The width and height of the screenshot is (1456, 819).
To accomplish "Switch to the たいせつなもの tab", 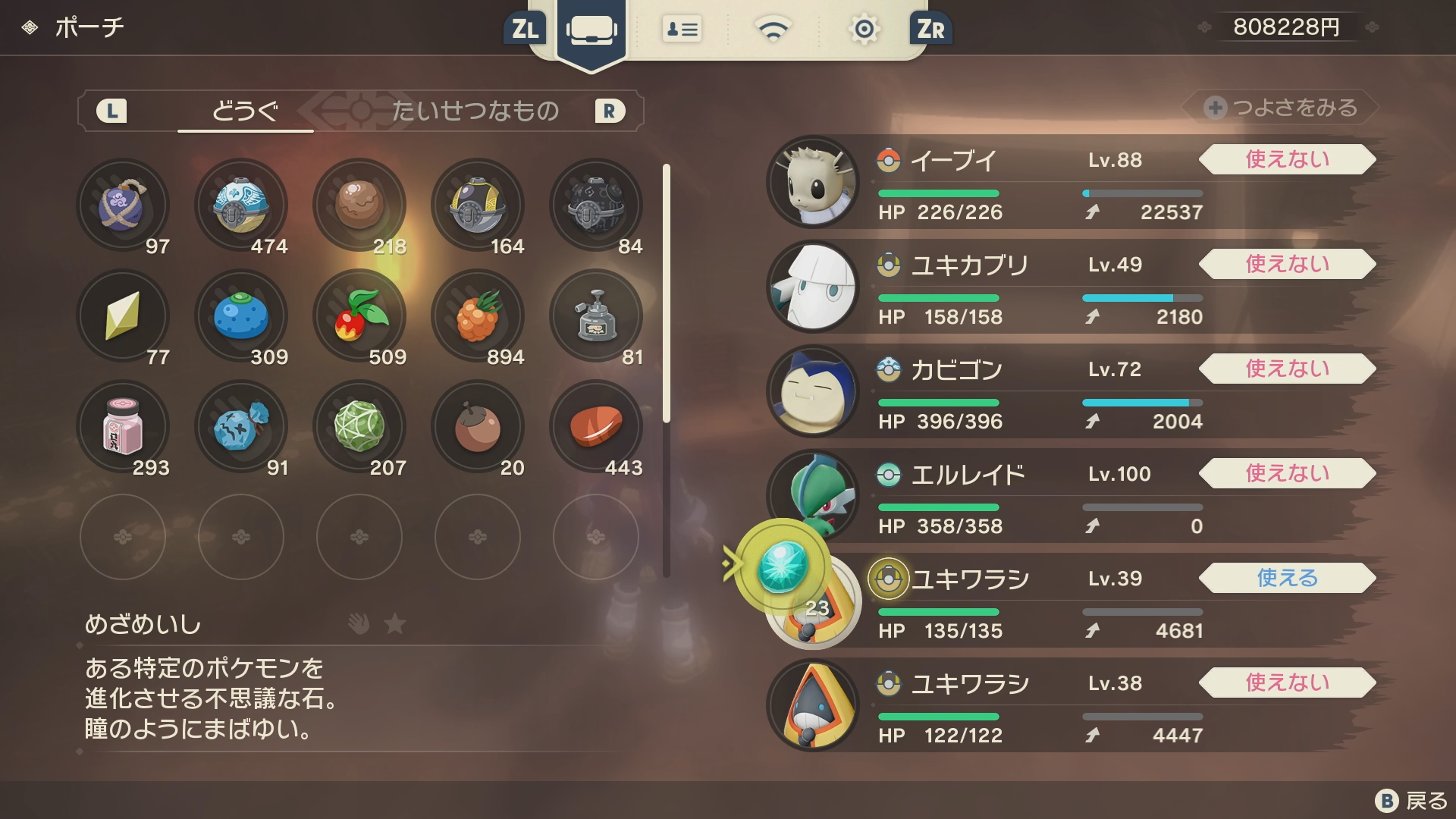I will pos(475,111).
